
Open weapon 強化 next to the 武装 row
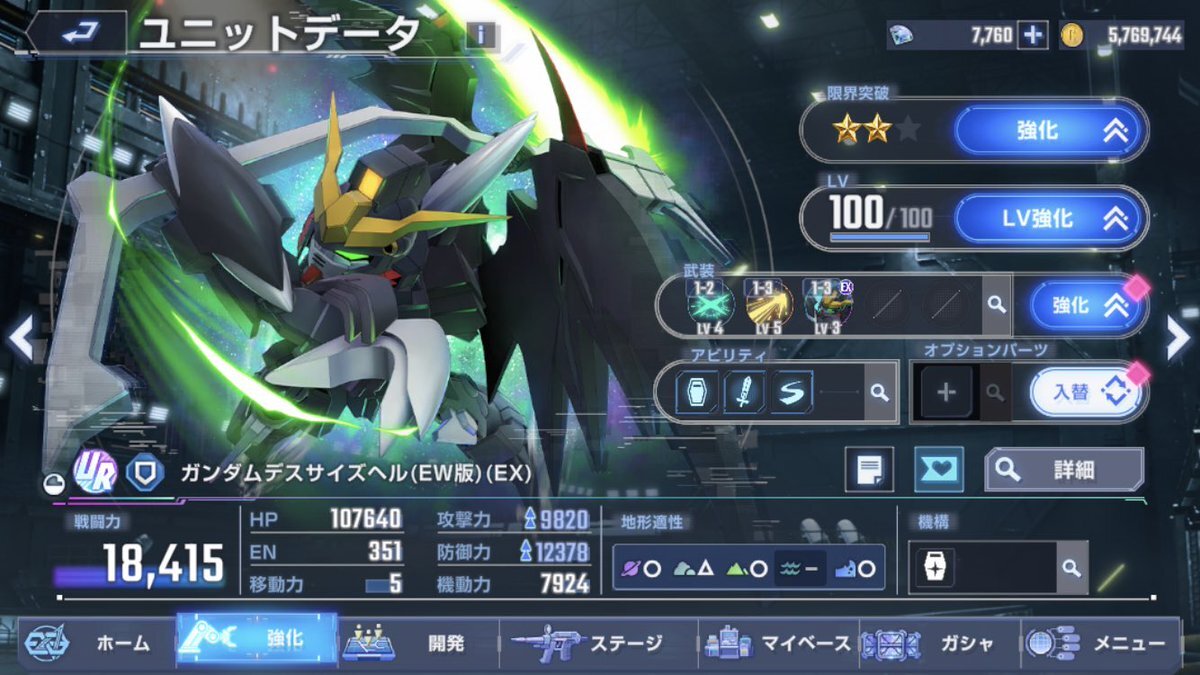(1079, 306)
